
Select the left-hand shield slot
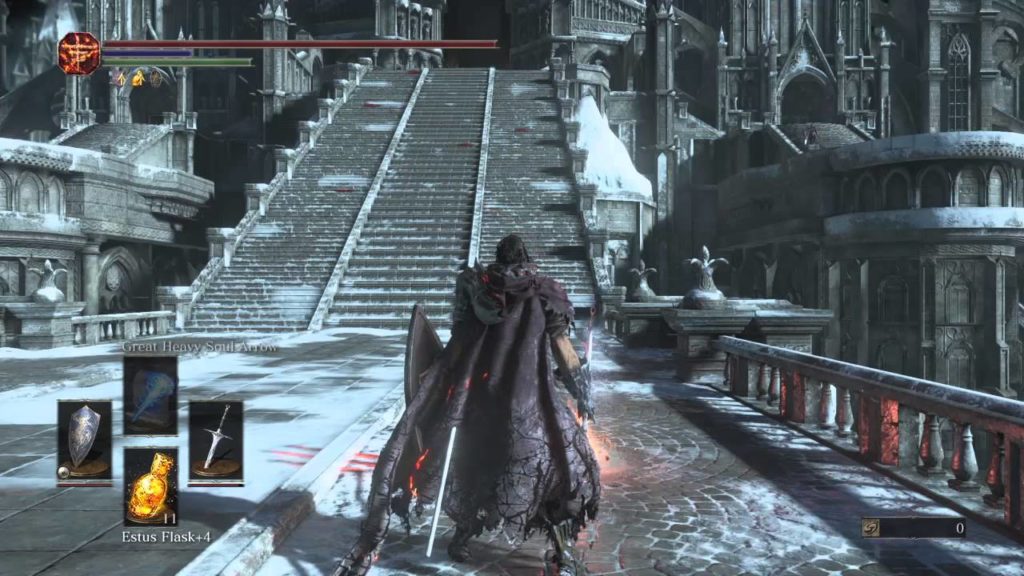(x=84, y=439)
